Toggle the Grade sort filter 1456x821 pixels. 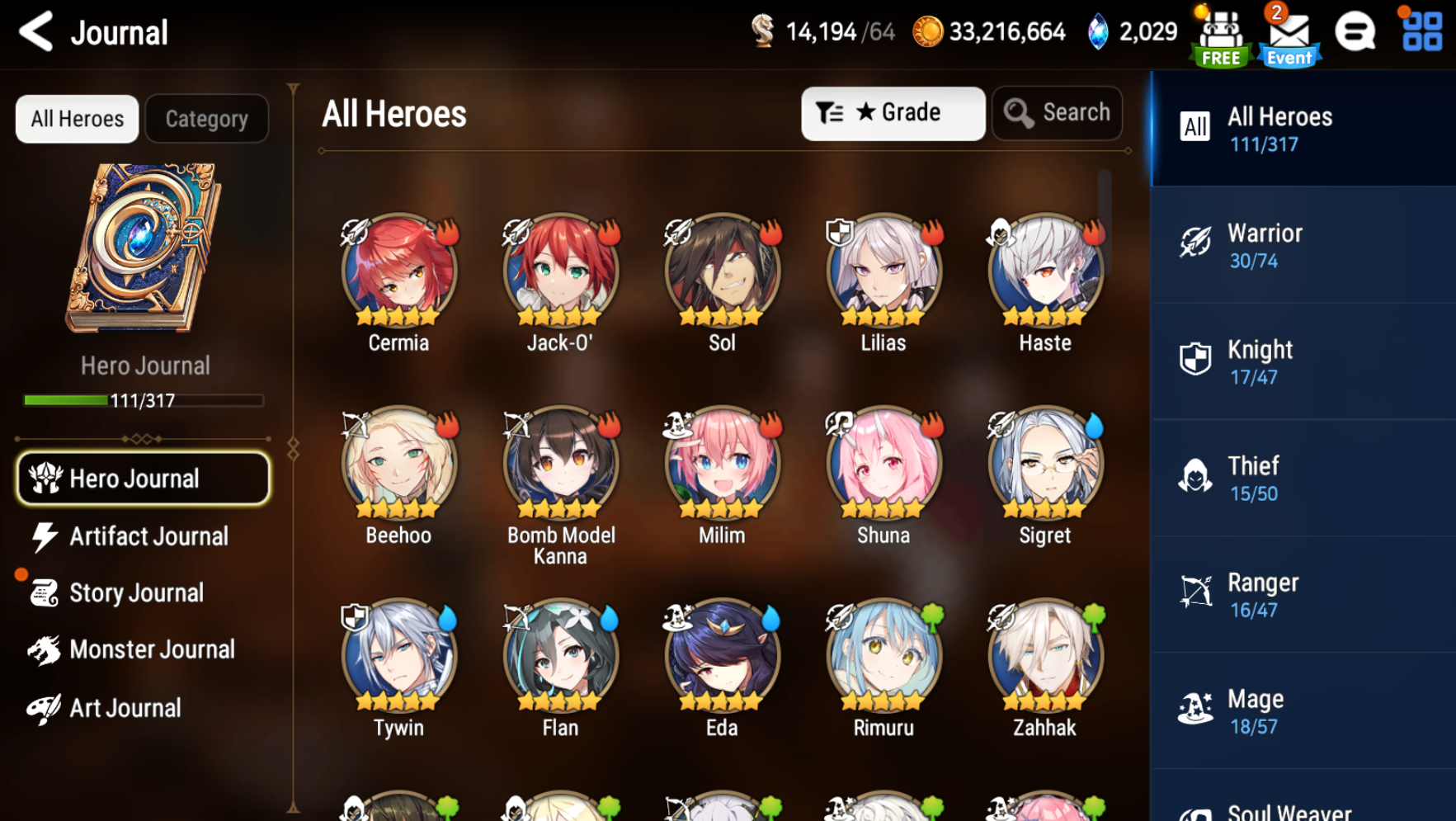(893, 113)
